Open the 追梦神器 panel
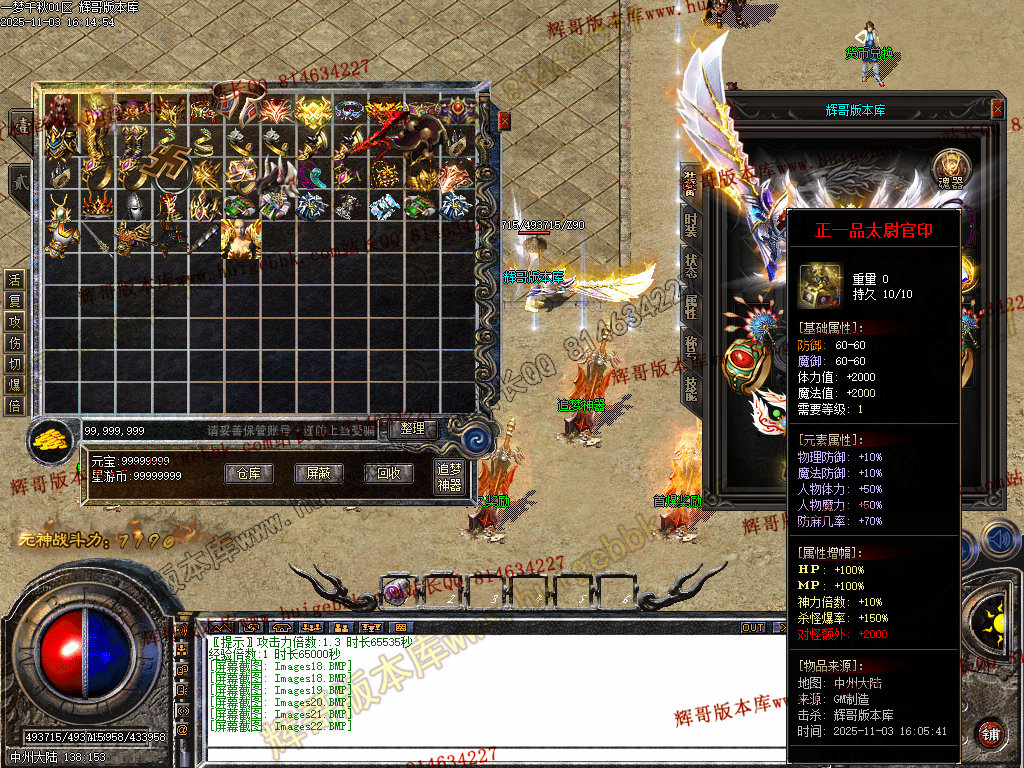This screenshot has height=768, width=1024. point(450,477)
